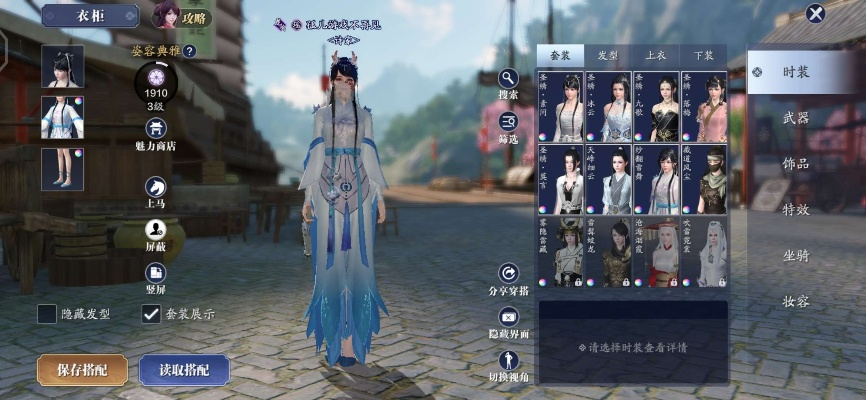This screenshot has width=866, height=400.
Task: Save outfit with 保存搭配 button
Action: point(82,369)
